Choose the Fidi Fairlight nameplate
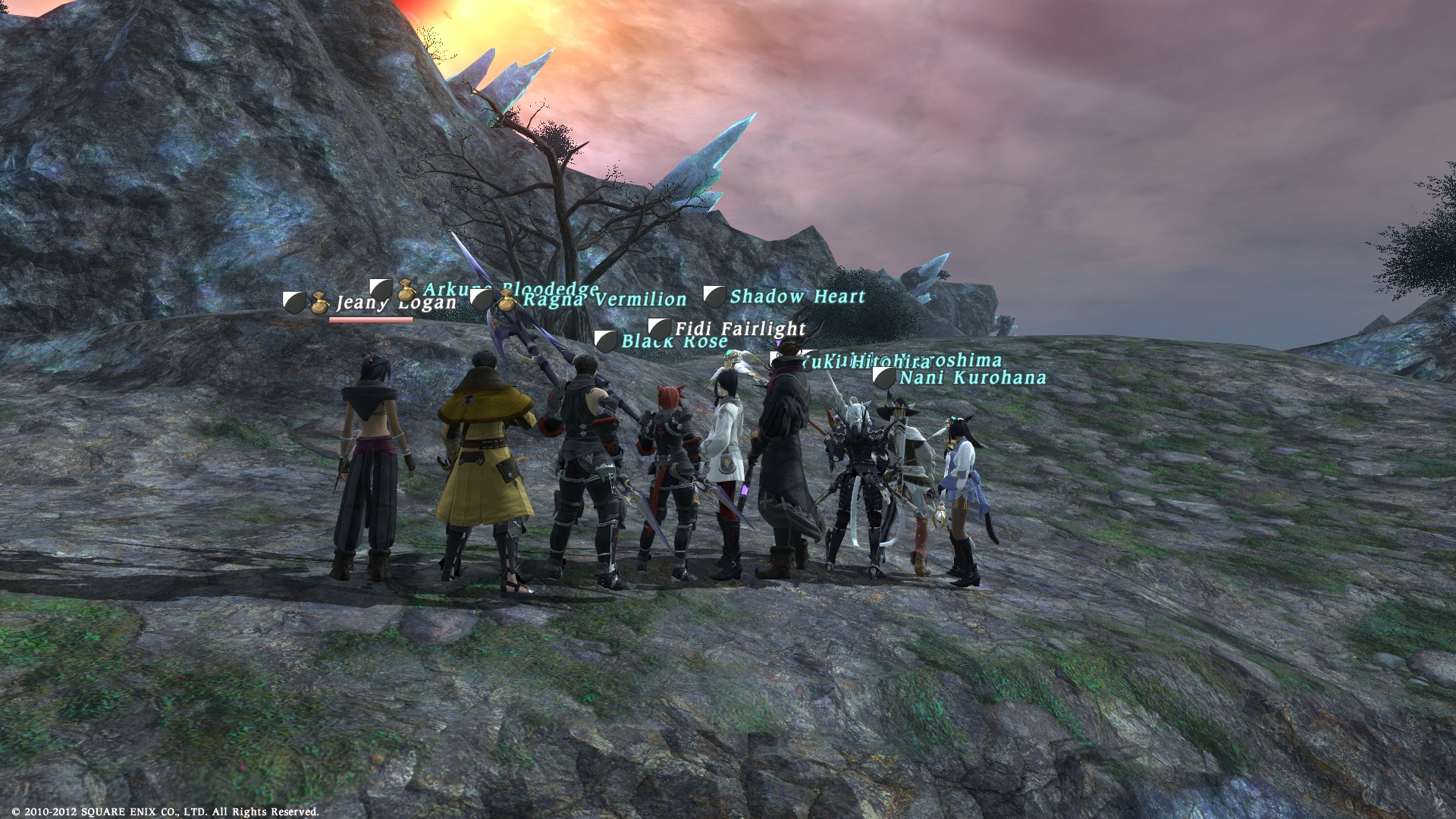 coord(739,329)
